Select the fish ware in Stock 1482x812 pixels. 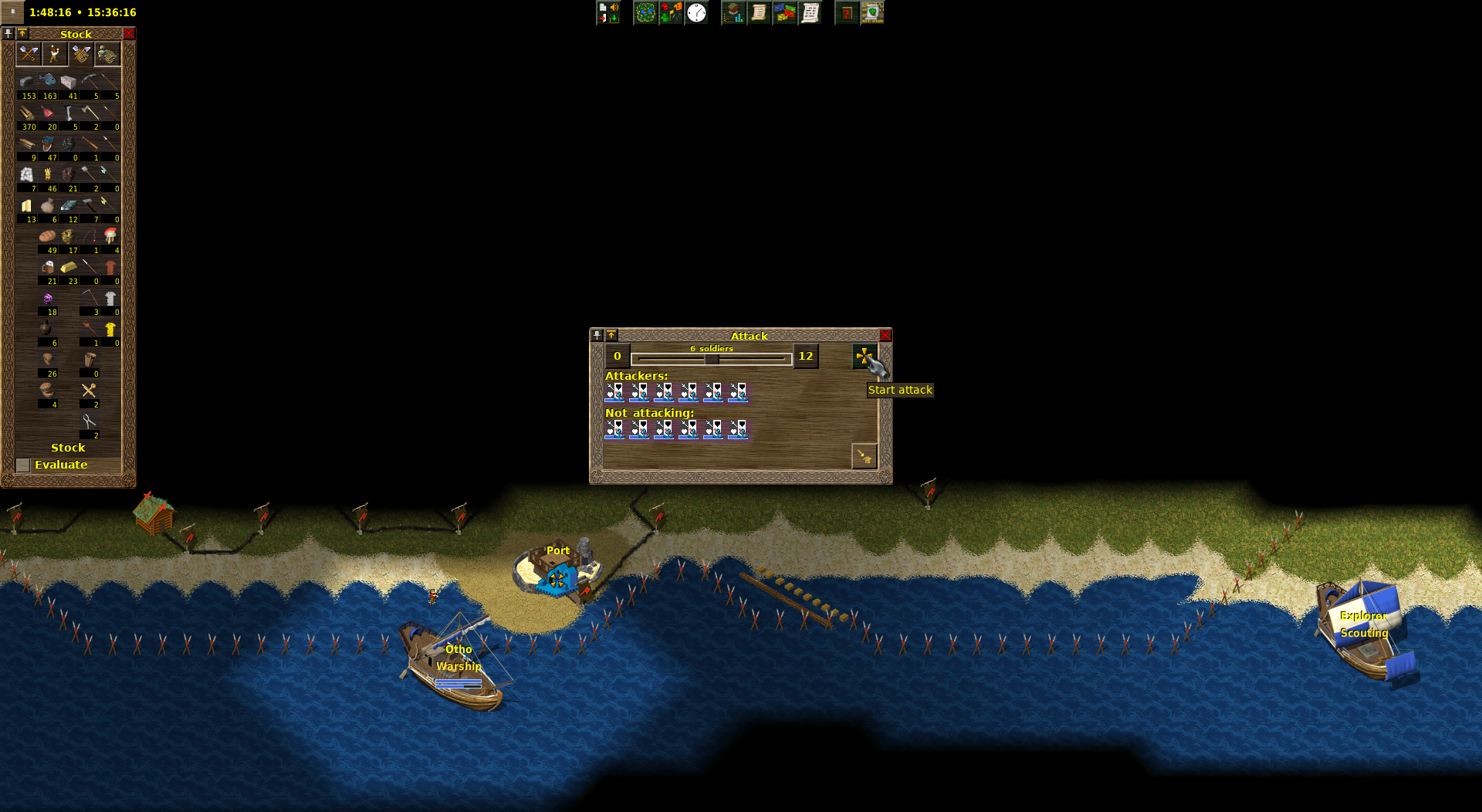pos(48,81)
